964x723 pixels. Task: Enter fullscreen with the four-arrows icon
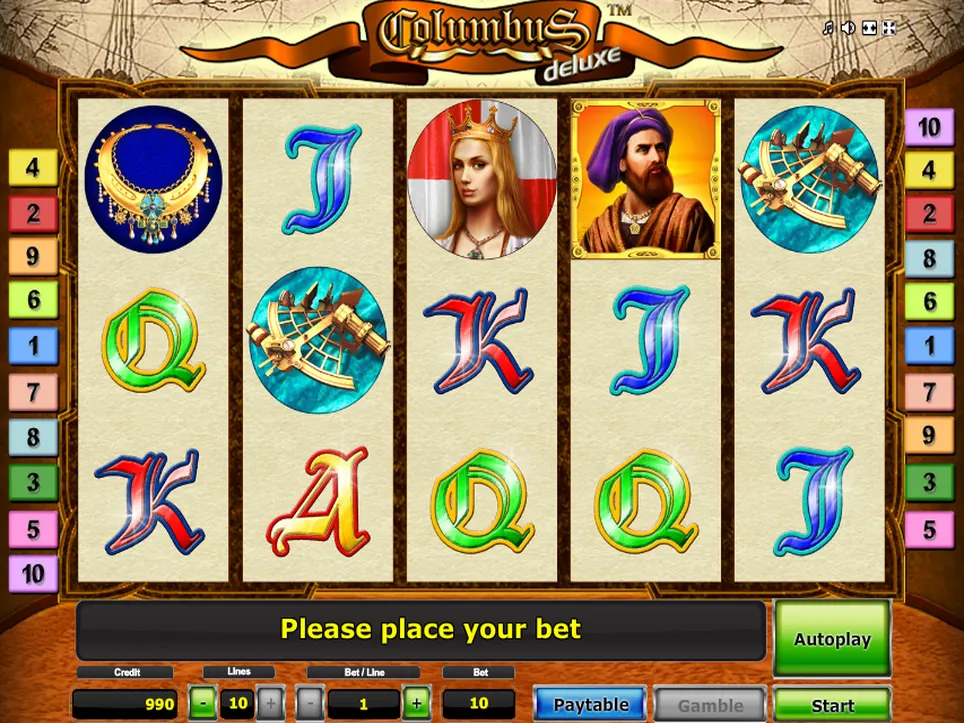click(x=889, y=28)
